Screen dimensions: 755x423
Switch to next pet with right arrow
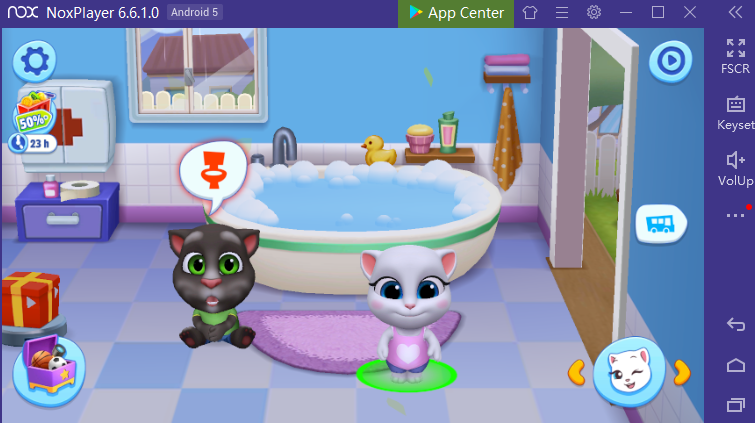tap(681, 372)
